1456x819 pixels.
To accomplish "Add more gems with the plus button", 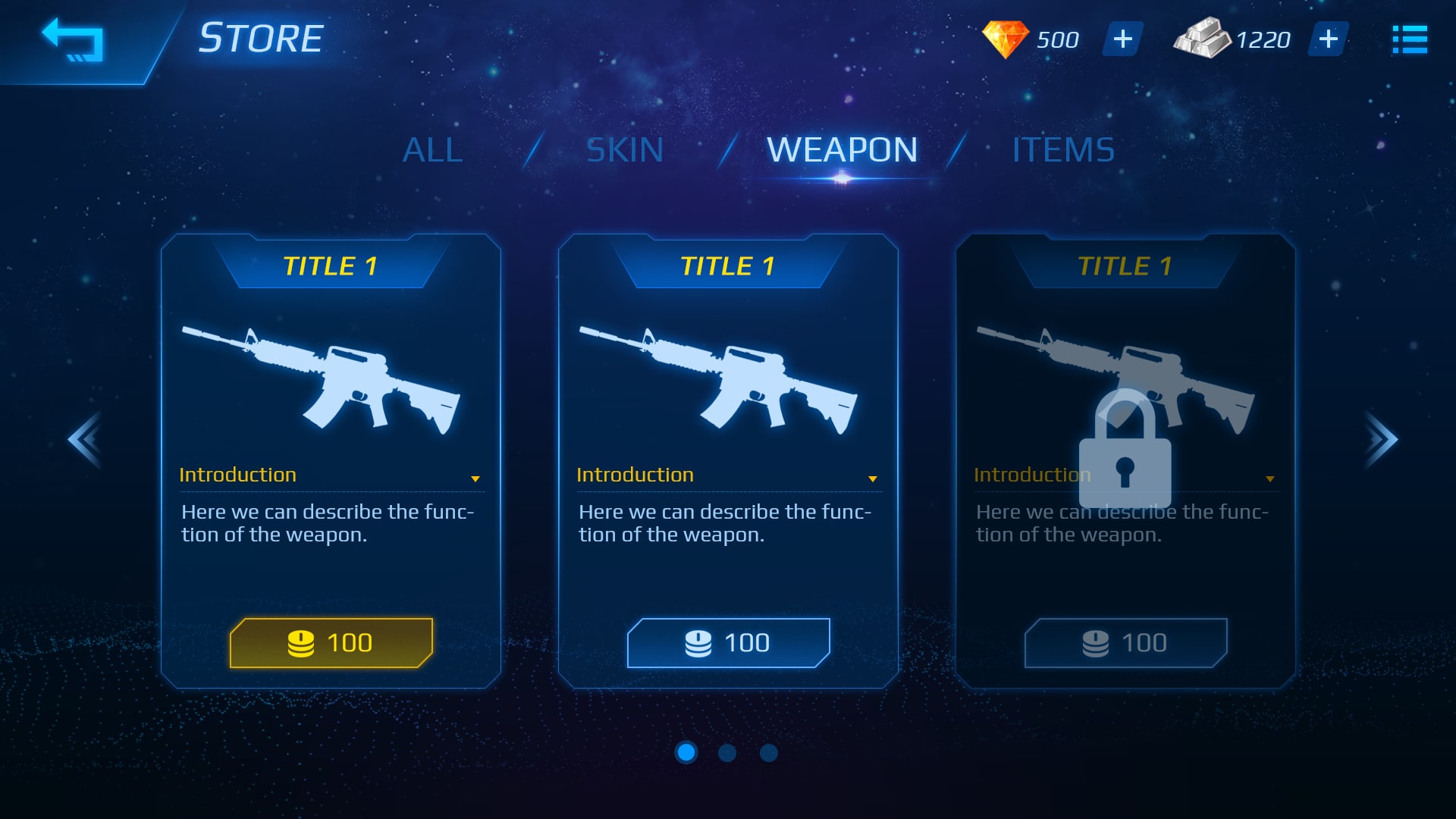I will tap(1122, 39).
